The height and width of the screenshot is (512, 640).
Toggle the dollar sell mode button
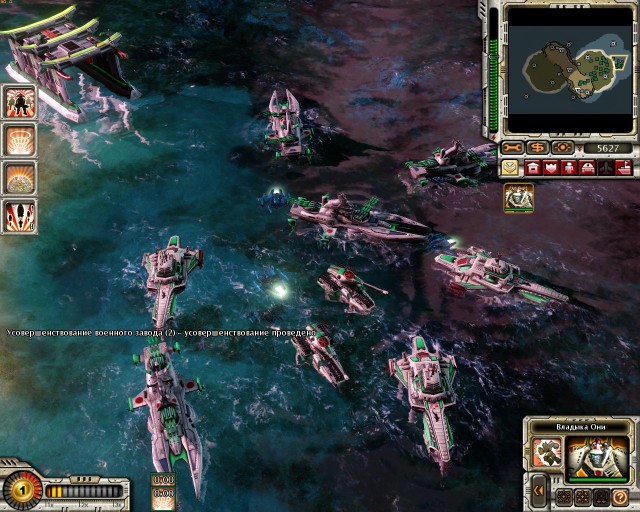[x=539, y=148]
